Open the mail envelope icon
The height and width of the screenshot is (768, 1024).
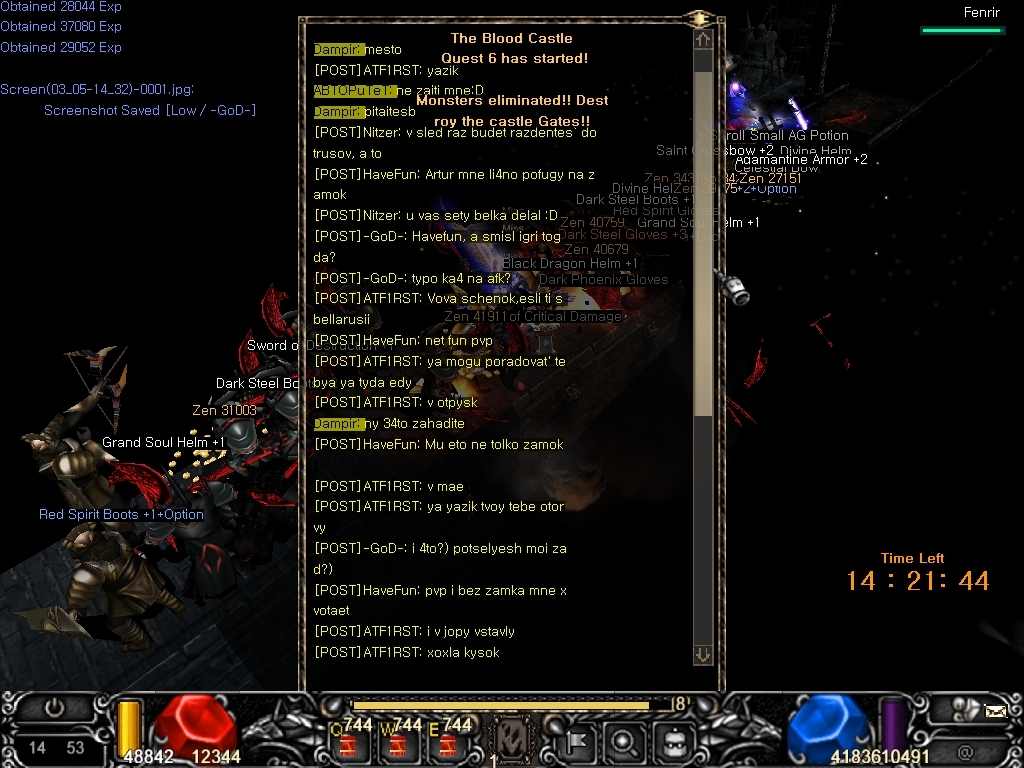coord(995,711)
